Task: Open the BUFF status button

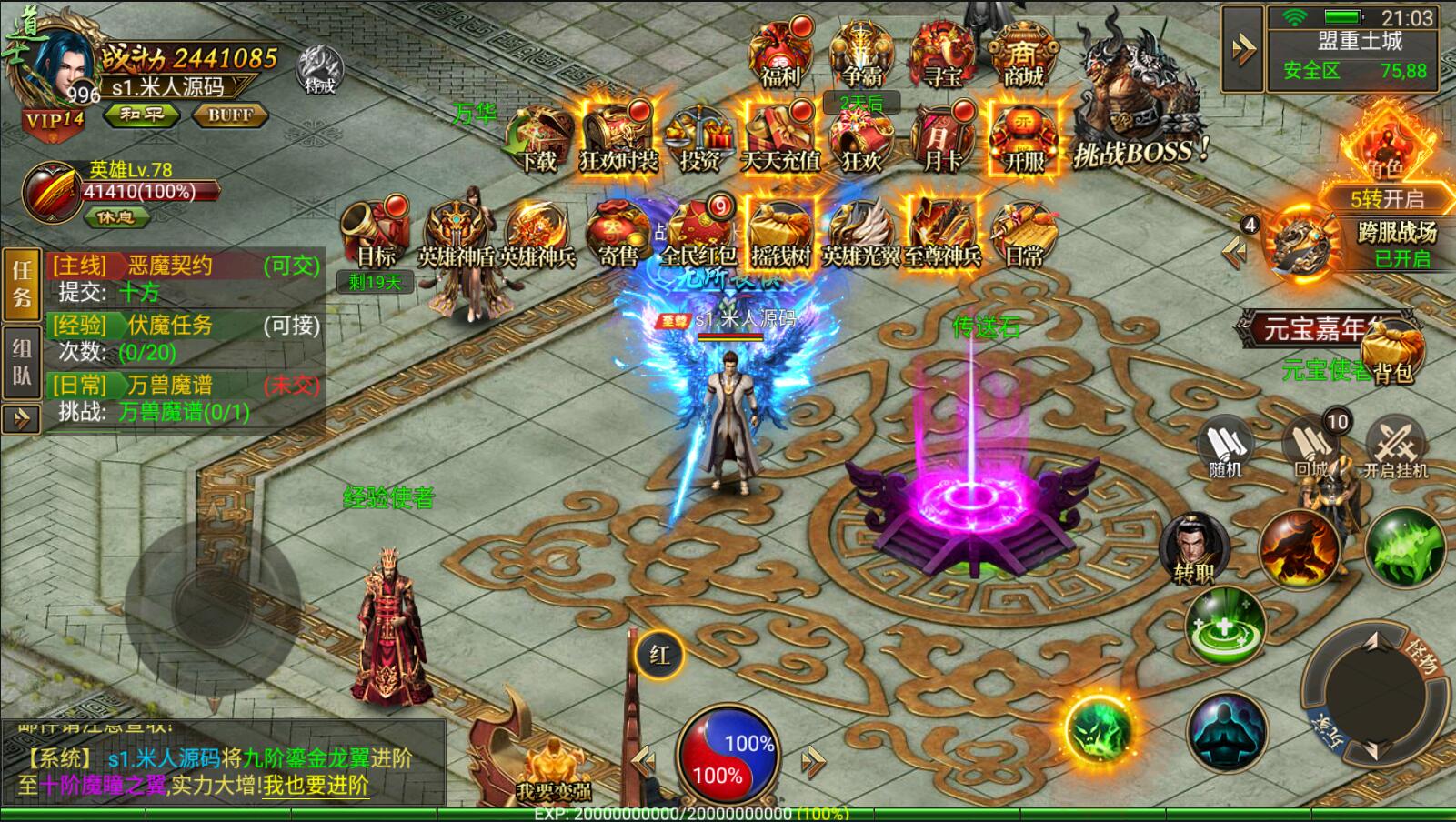Action: point(230,115)
